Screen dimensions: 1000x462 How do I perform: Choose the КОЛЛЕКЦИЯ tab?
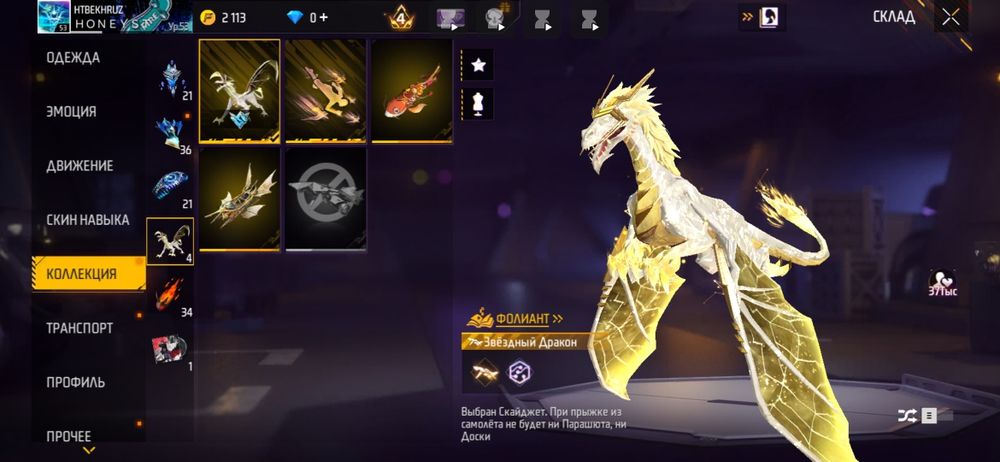click(x=81, y=274)
